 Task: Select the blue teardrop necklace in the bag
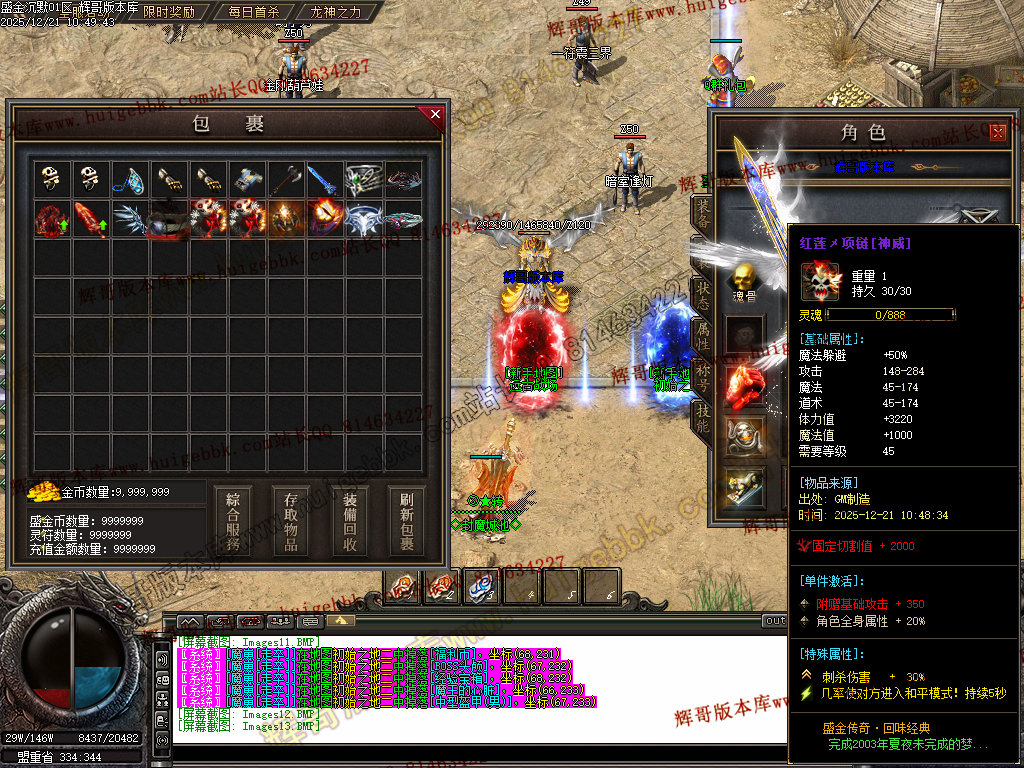click(129, 179)
